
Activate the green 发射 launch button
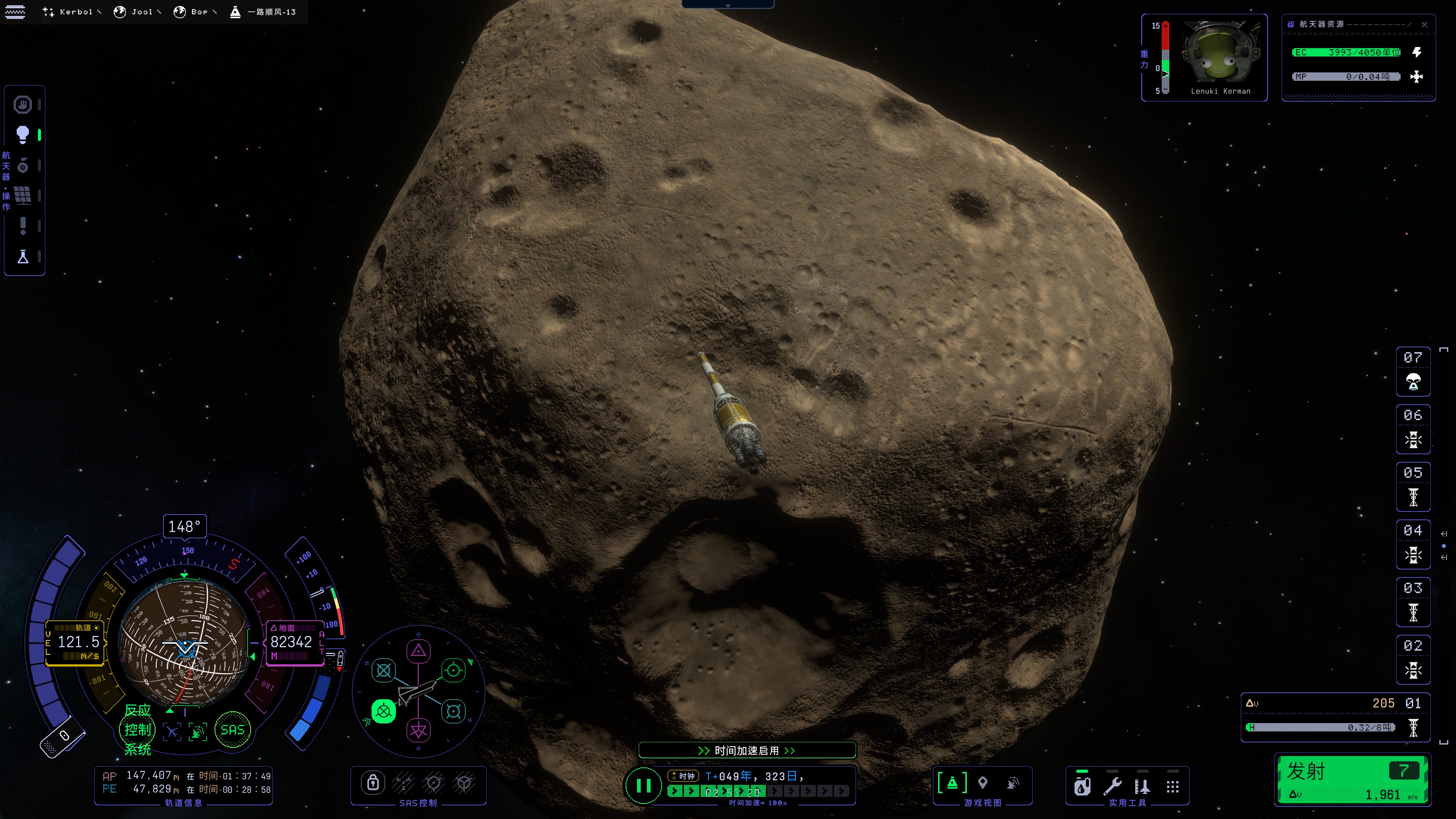(1352, 779)
